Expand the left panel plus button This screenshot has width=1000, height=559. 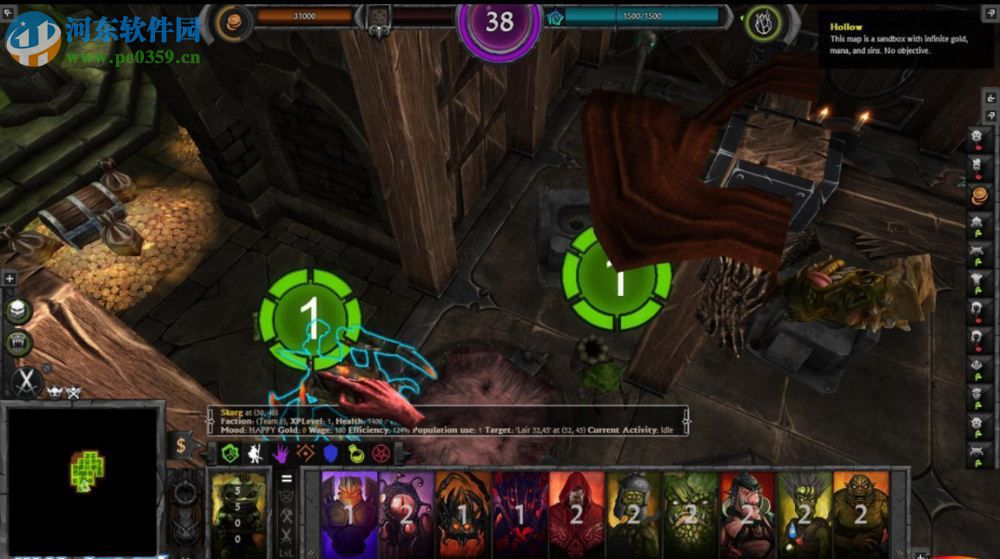9,279
